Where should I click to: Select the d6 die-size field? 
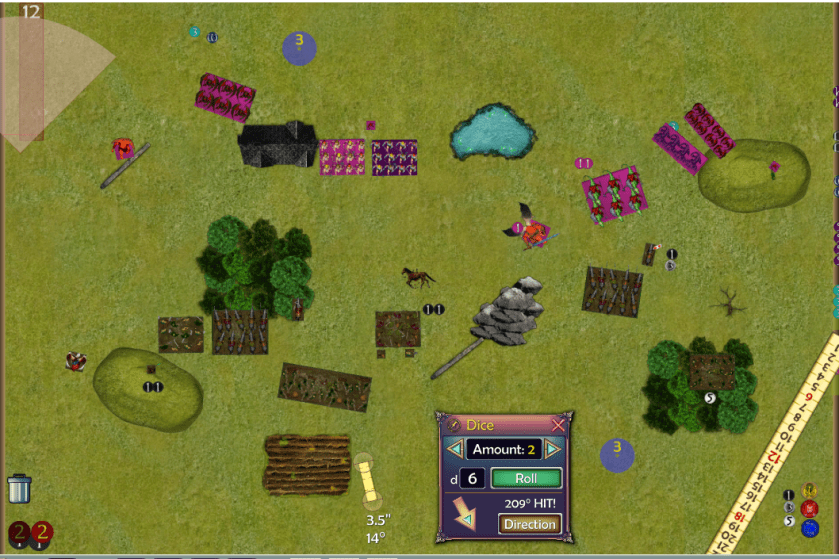[472, 479]
